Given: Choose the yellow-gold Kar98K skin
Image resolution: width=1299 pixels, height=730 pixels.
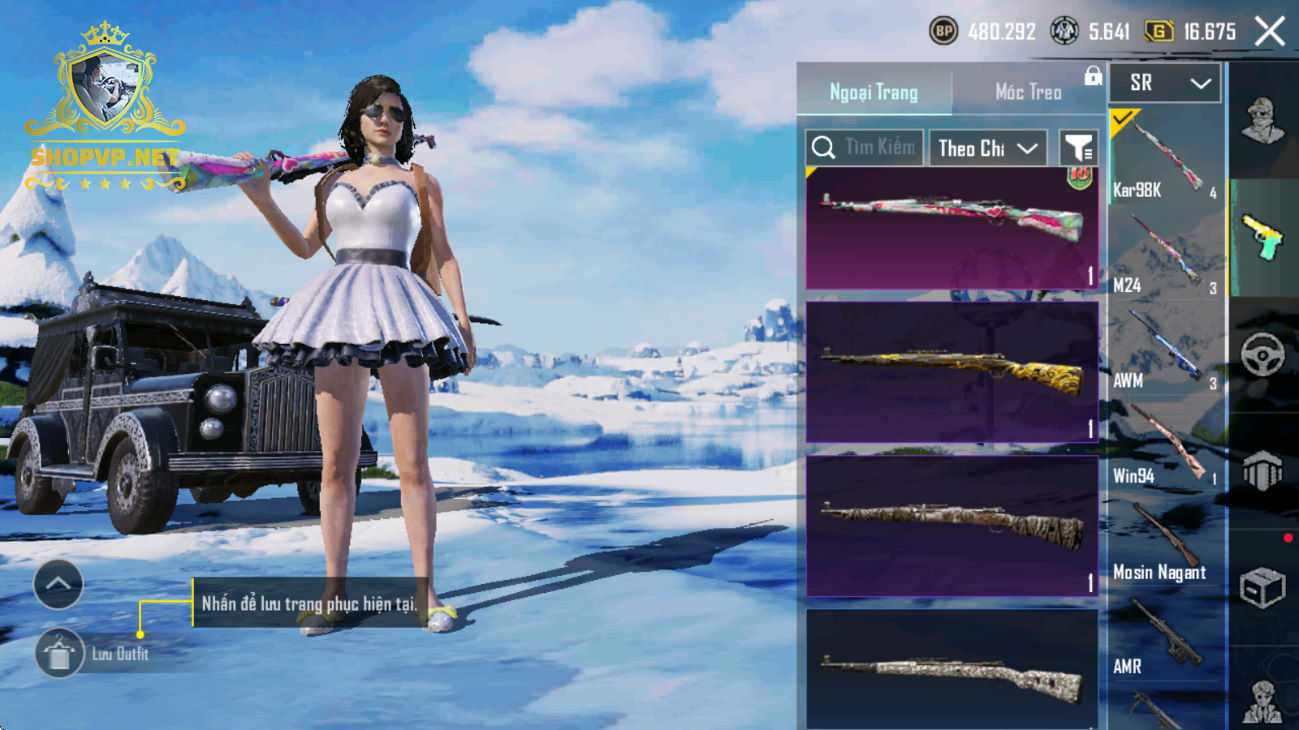Looking at the screenshot, I should (952, 371).
